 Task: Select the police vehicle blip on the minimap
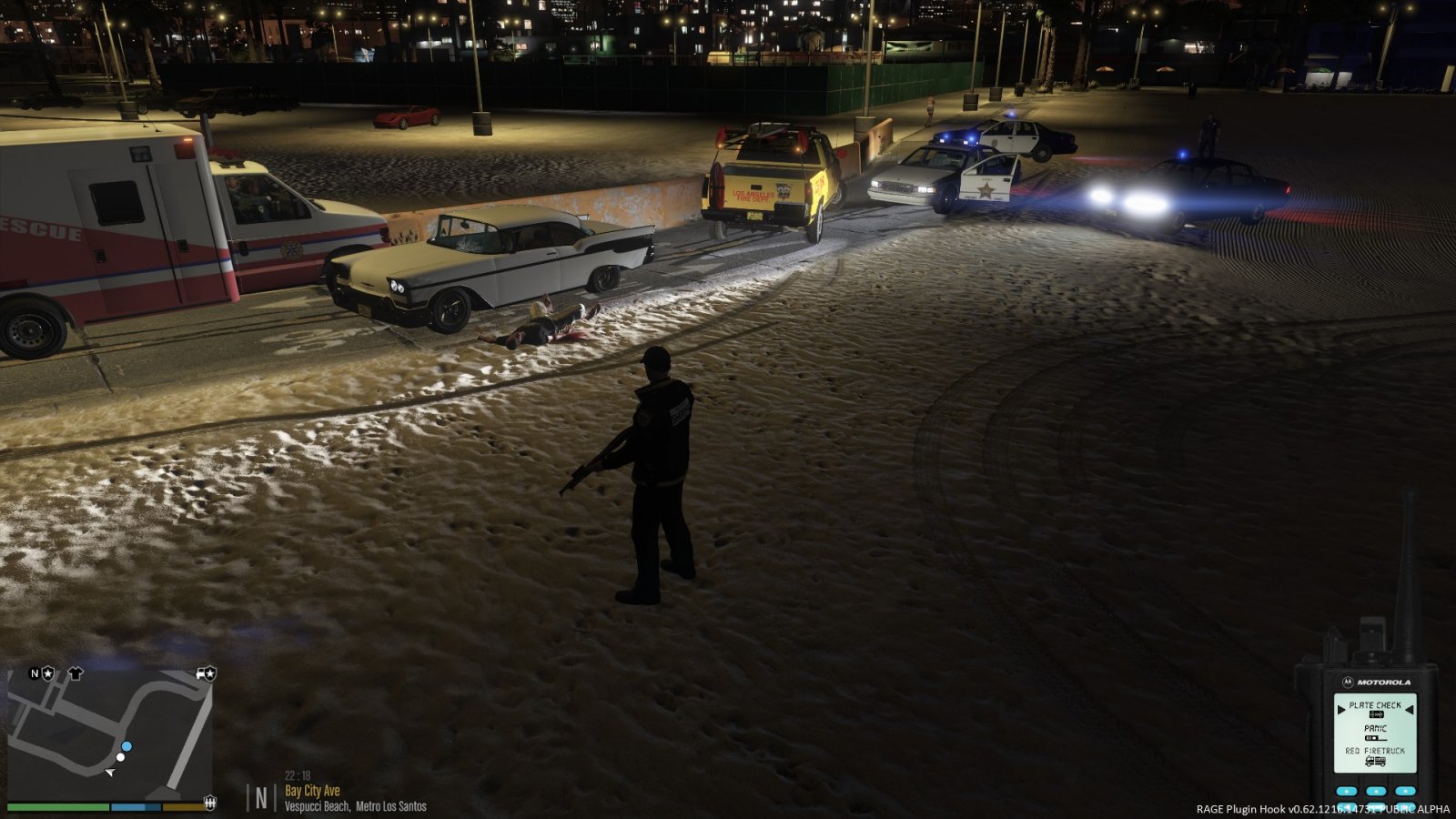[x=205, y=674]
